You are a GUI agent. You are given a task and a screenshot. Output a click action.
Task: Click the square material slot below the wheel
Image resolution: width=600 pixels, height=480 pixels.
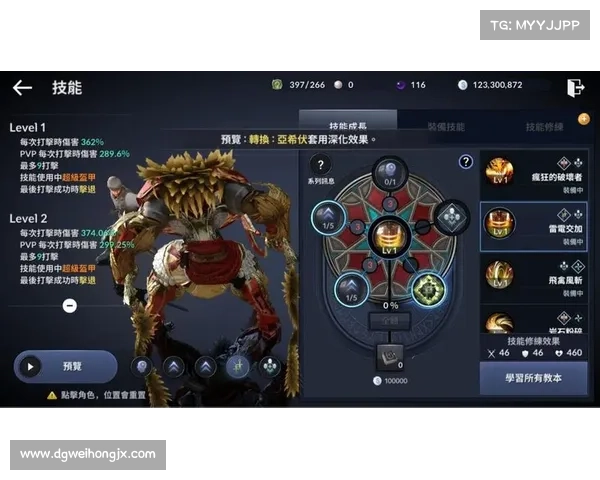tap(389, 355)
